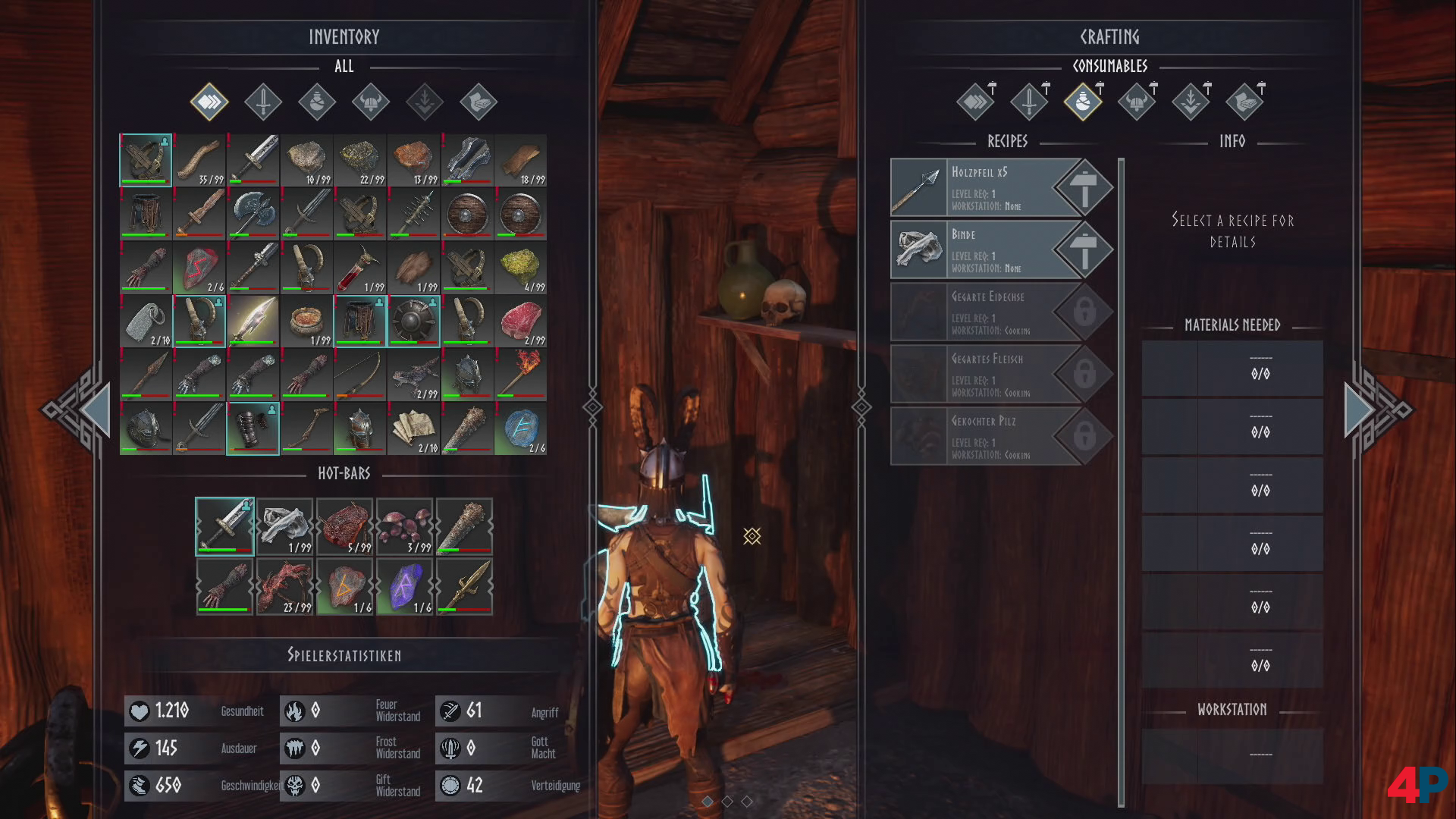Viewport: 1456px width, 819px height.
Task: Select the double-bladed axe inventory slot
Action: (253, 214)
